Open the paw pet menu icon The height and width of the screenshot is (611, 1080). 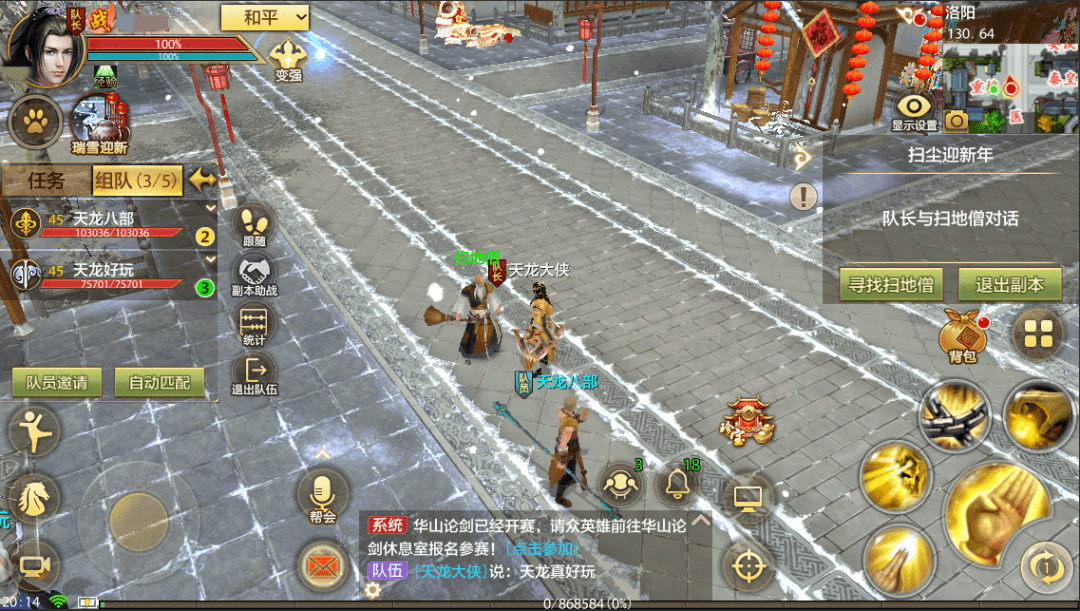34,121
